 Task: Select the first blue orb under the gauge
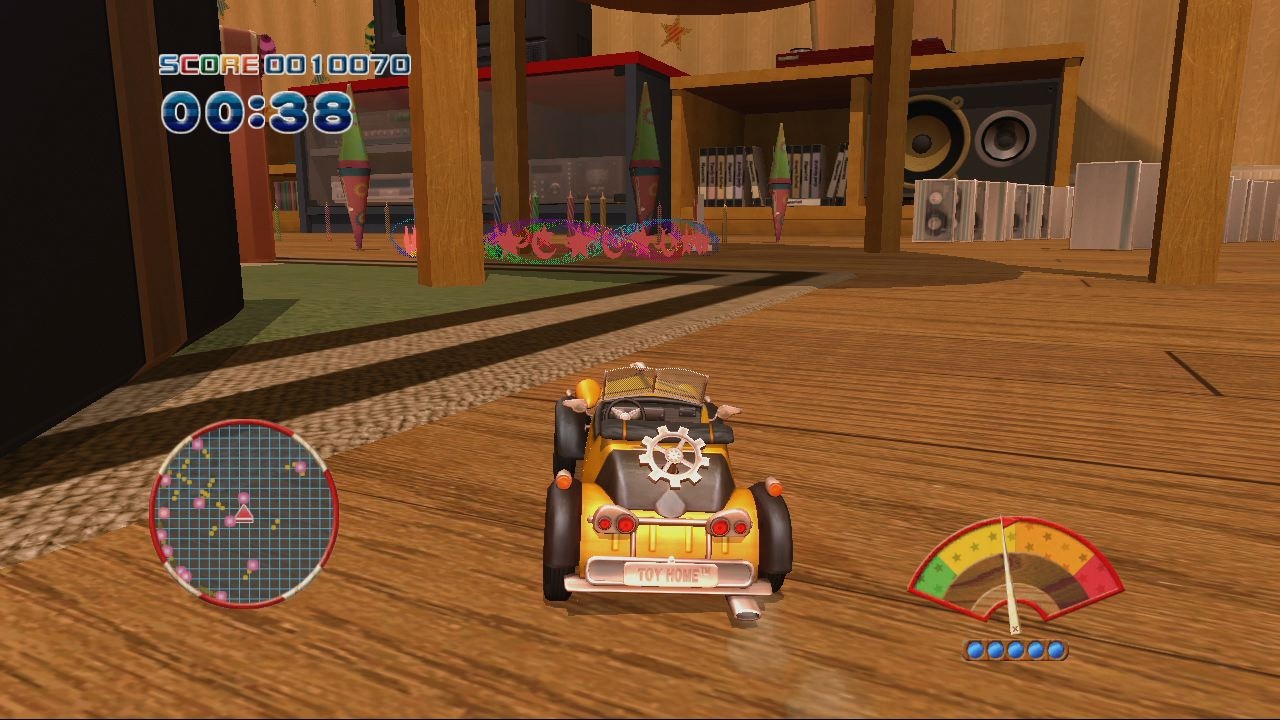(975, 649)
